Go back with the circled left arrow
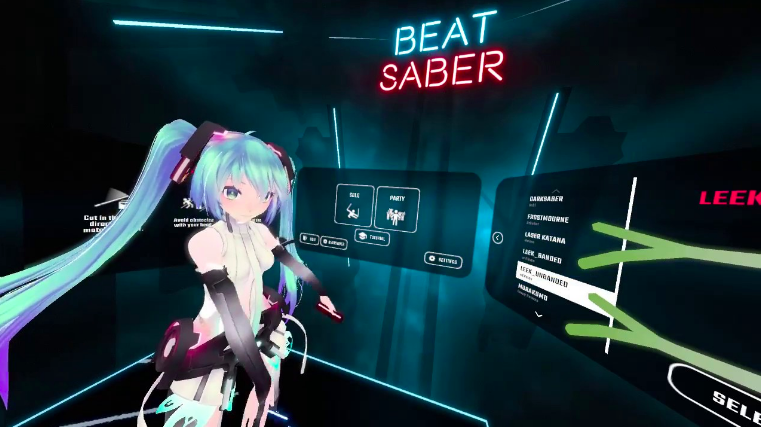The width and height of the screenshot is (761, 427). 497,238
